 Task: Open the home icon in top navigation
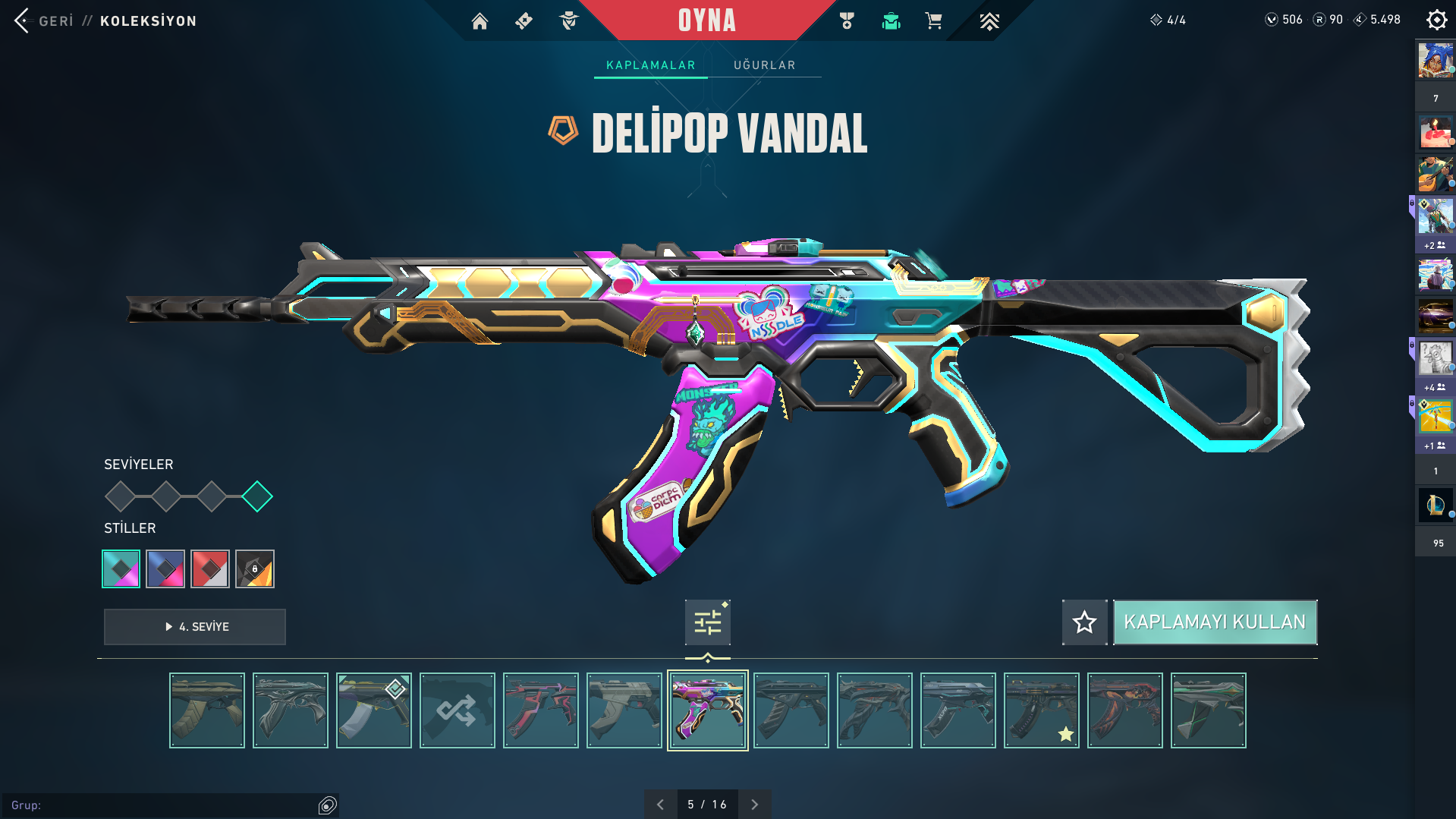coord(480,21)
